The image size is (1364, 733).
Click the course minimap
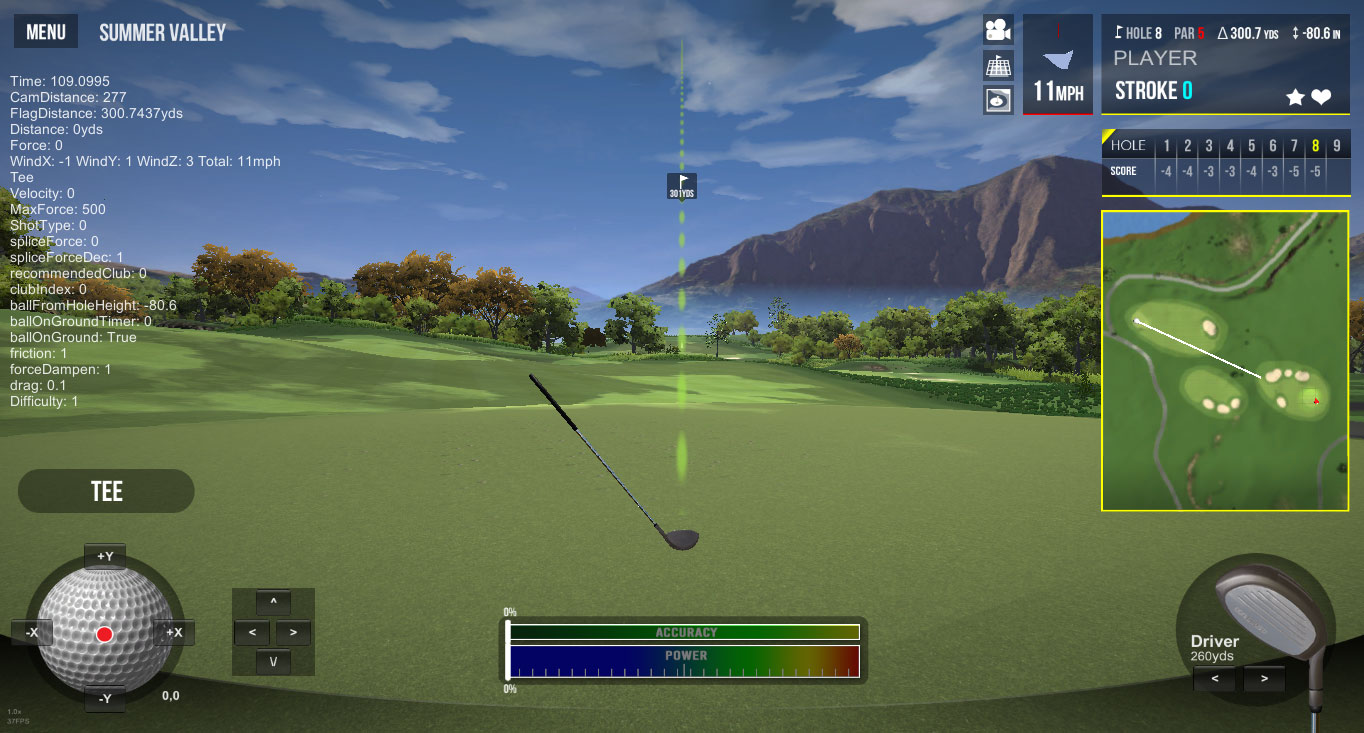1225,360
